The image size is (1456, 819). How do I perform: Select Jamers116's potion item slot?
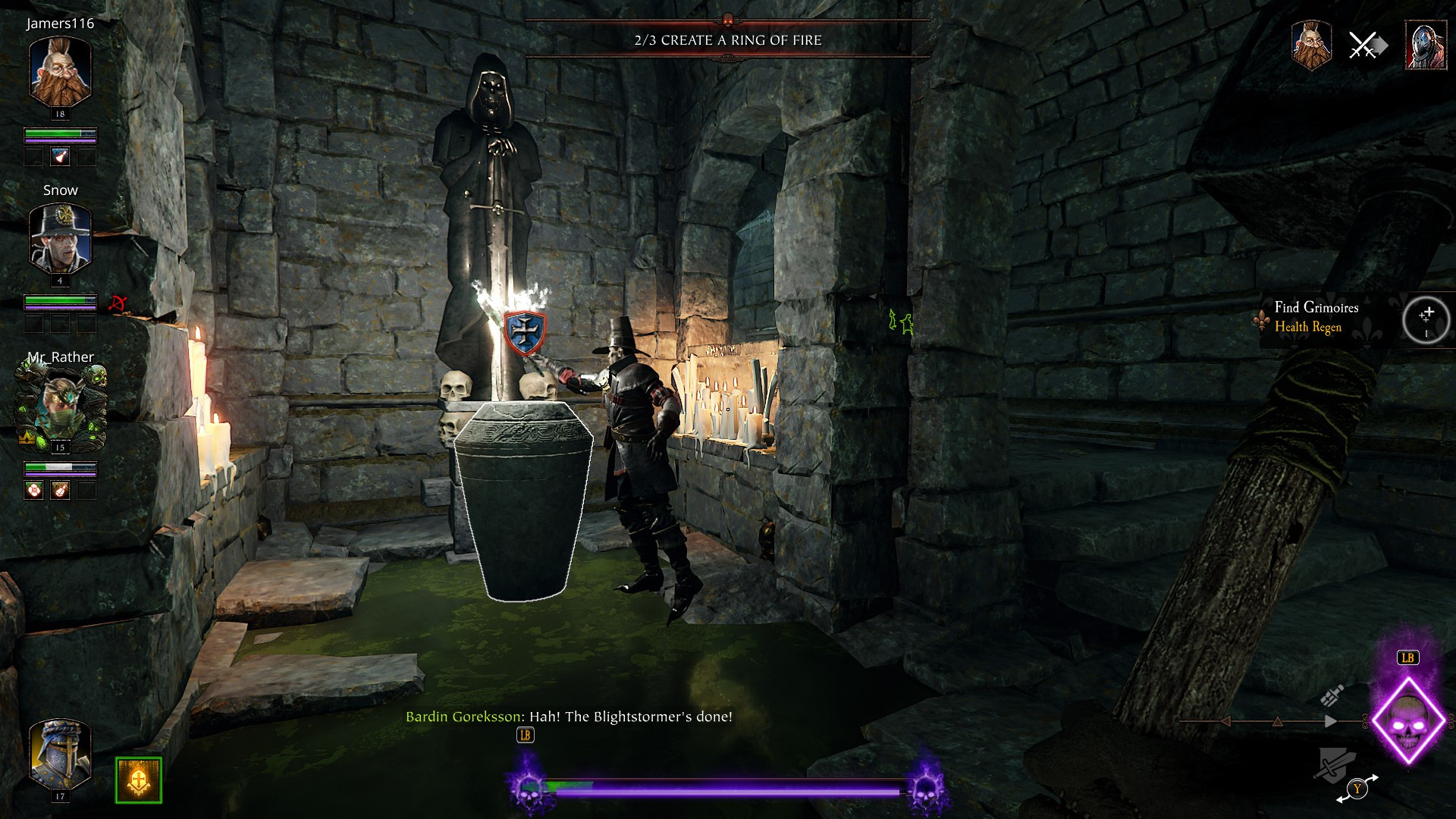[x=61, y=157]
